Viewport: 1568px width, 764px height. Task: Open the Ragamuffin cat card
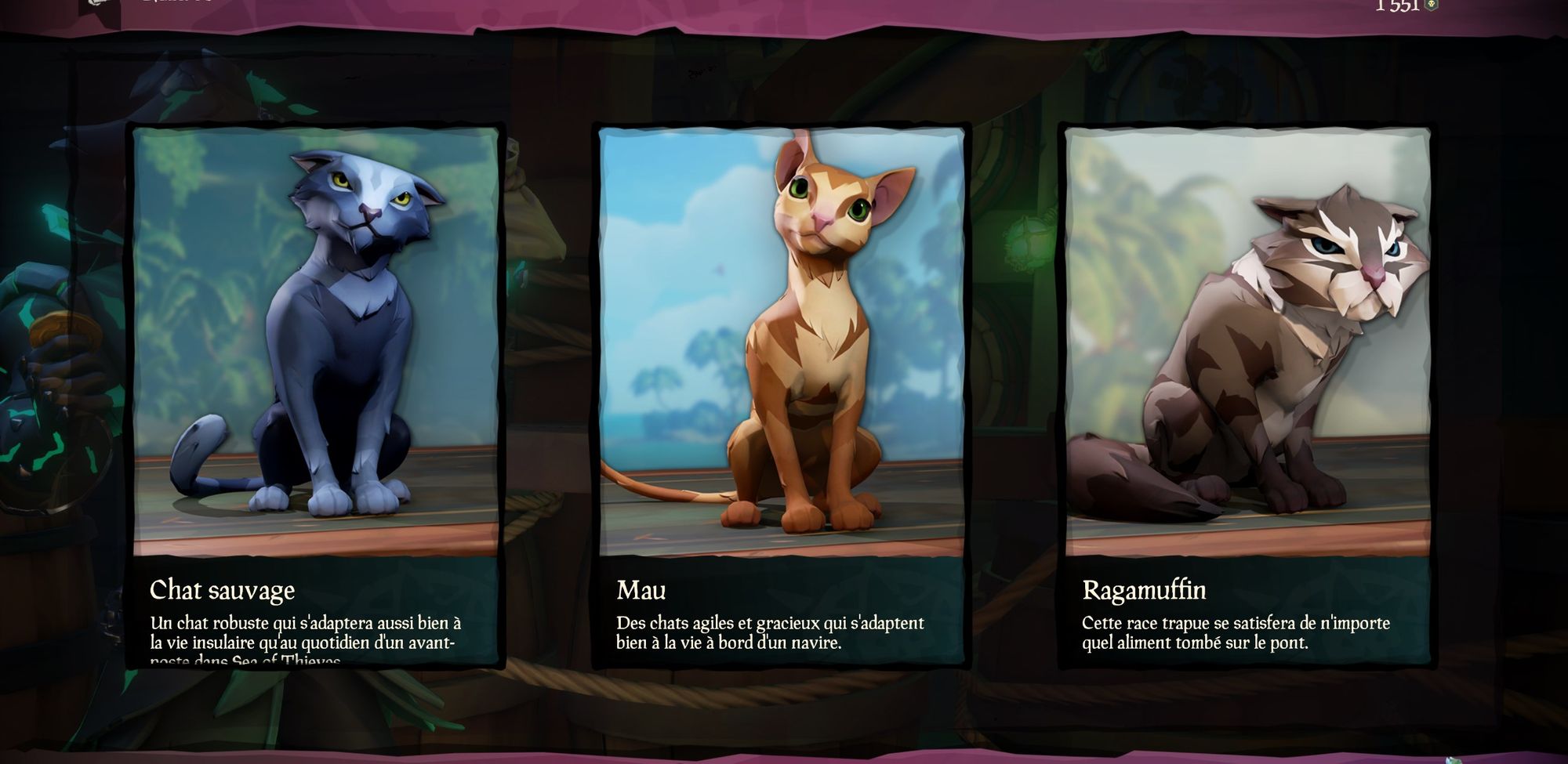[x=1247, y=396]
